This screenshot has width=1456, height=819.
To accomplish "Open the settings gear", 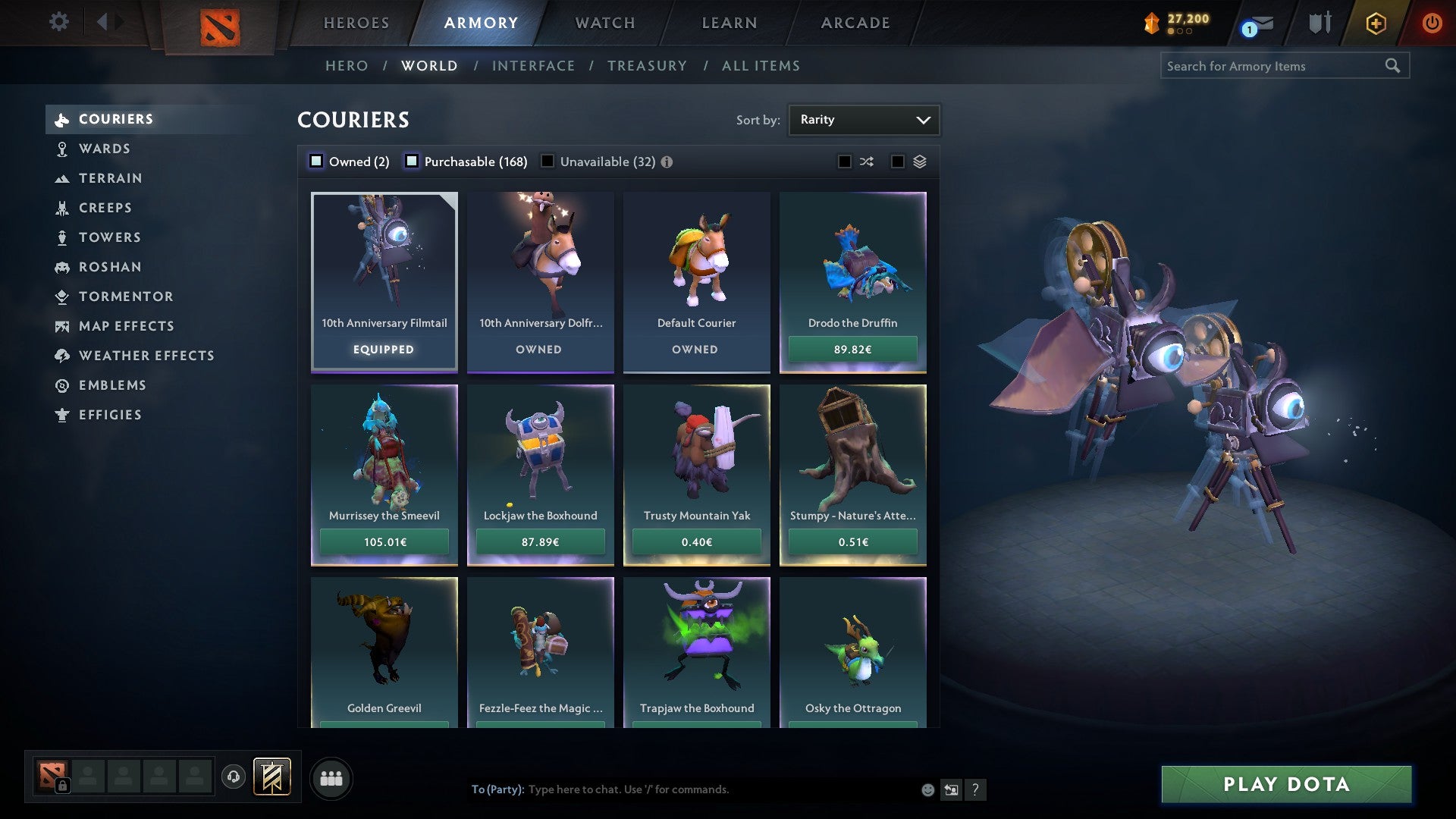I will pos(59,23).
